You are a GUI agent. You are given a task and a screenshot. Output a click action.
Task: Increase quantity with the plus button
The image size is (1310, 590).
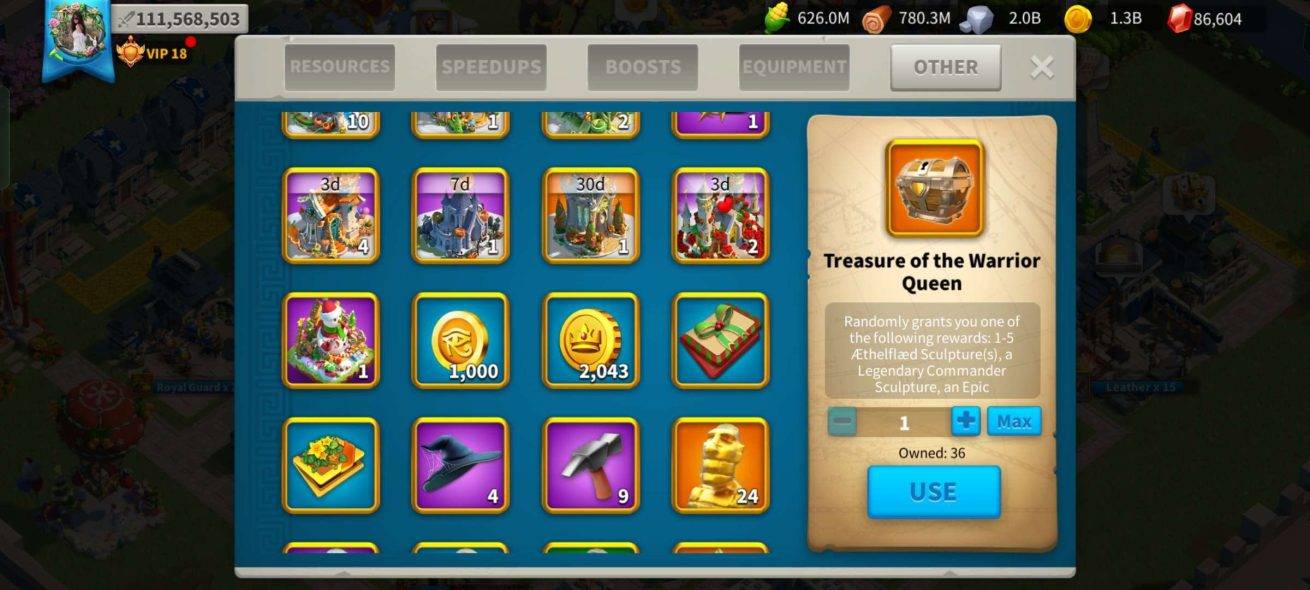[x=965, y=421]
